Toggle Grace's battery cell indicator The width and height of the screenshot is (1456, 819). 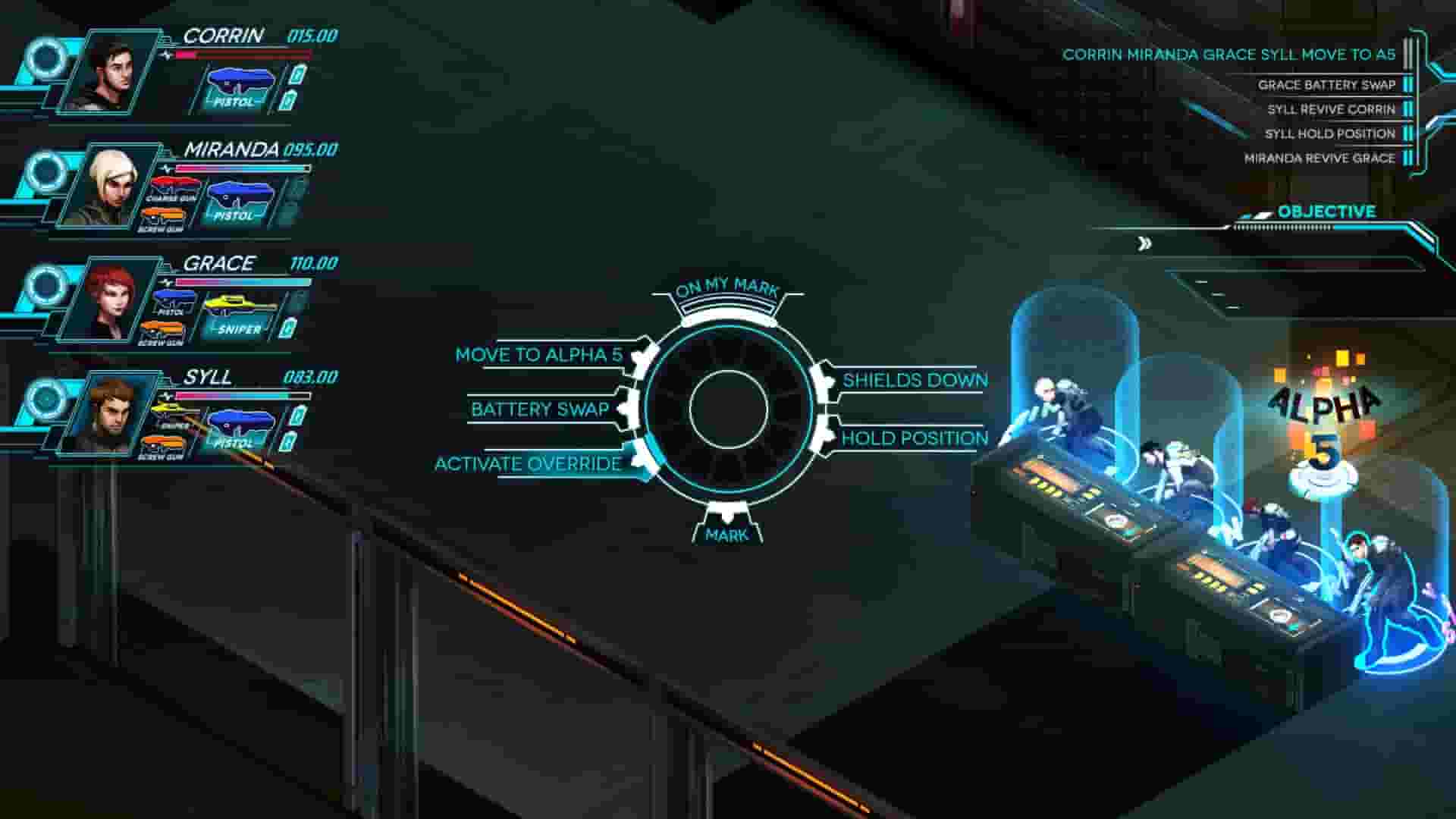pos(287,326)
